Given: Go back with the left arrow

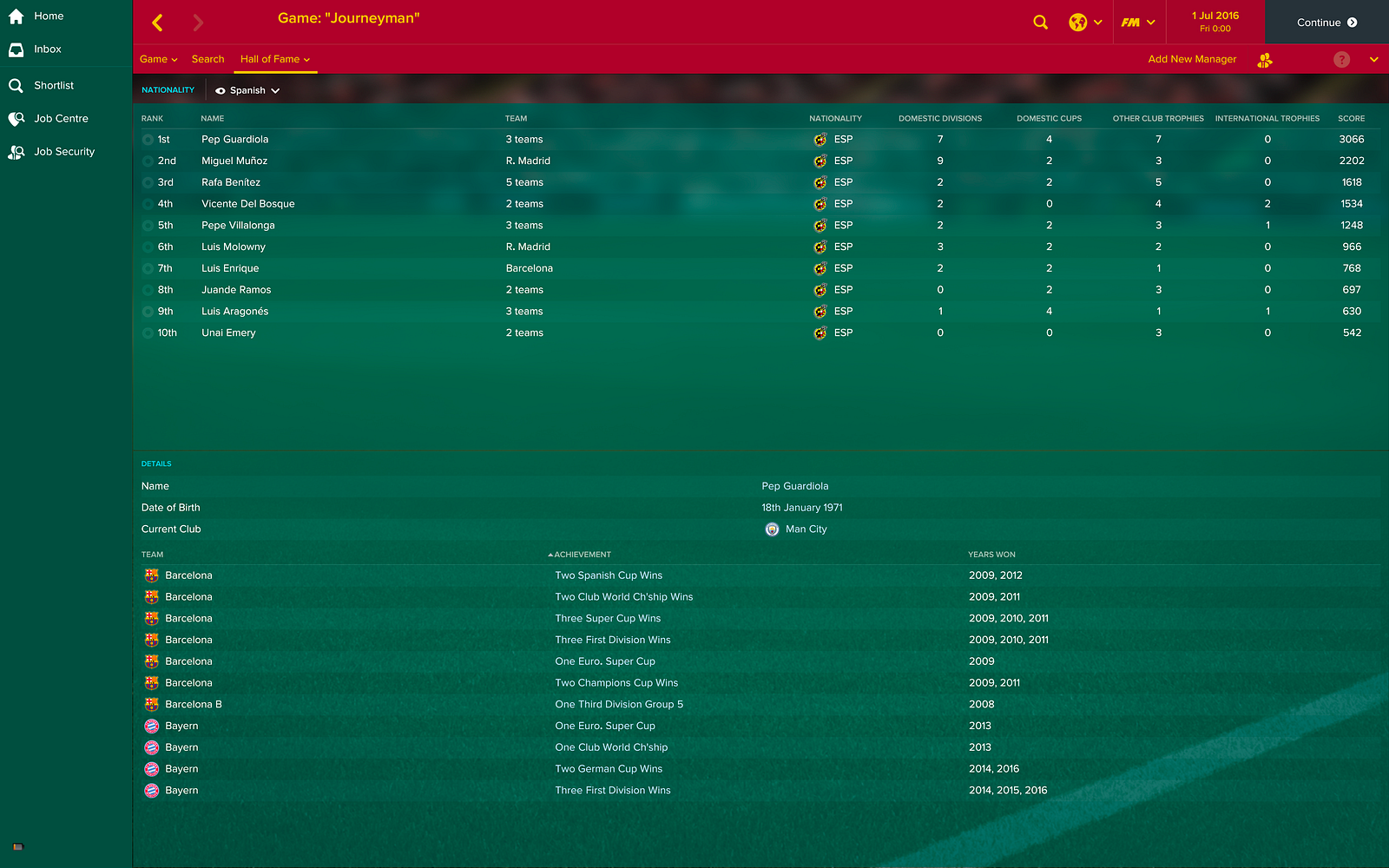Looking at the screenshot, I should point(157,23).
